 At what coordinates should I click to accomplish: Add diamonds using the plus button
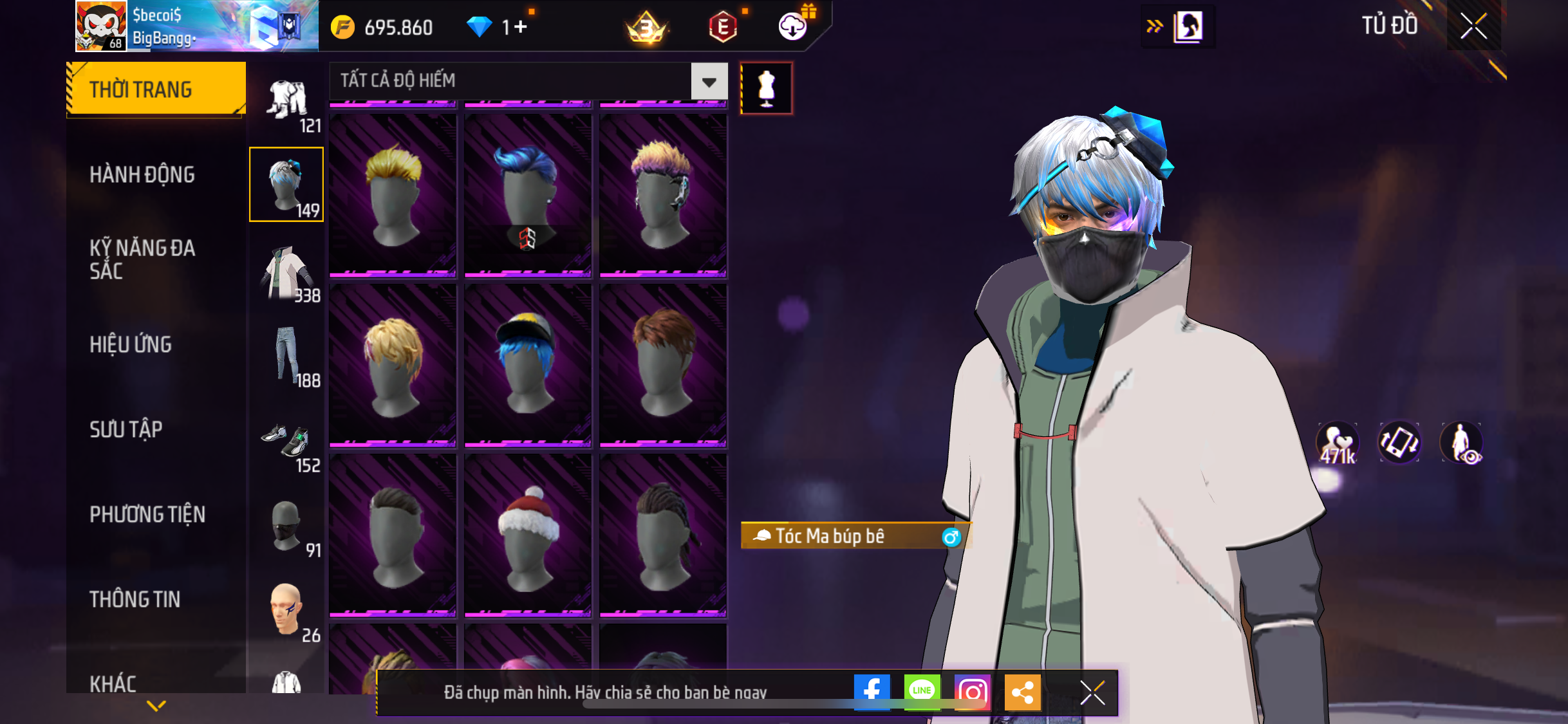[x=521, y=27]
